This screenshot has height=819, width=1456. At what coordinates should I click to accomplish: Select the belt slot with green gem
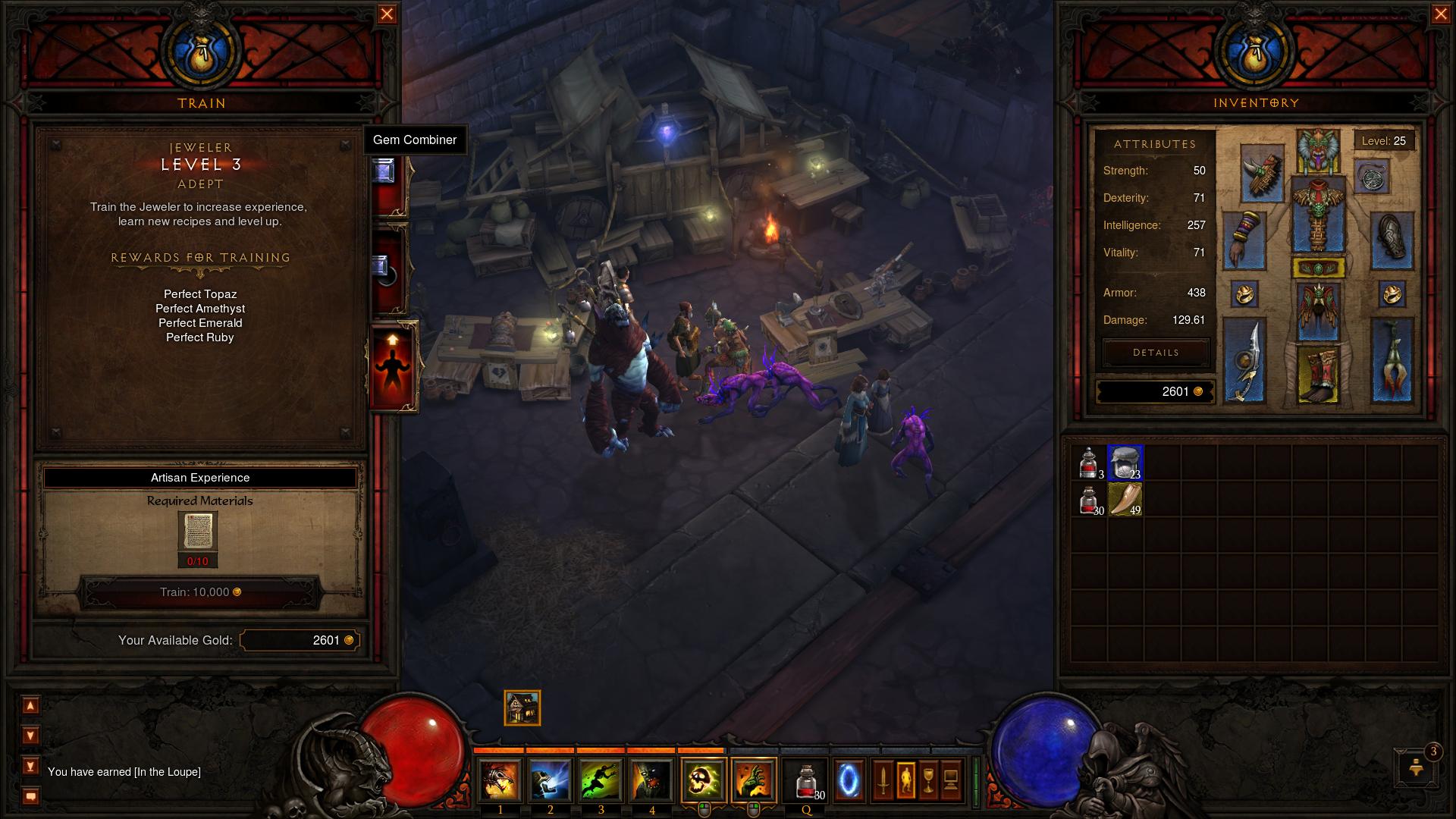(x=1318, y=268)
